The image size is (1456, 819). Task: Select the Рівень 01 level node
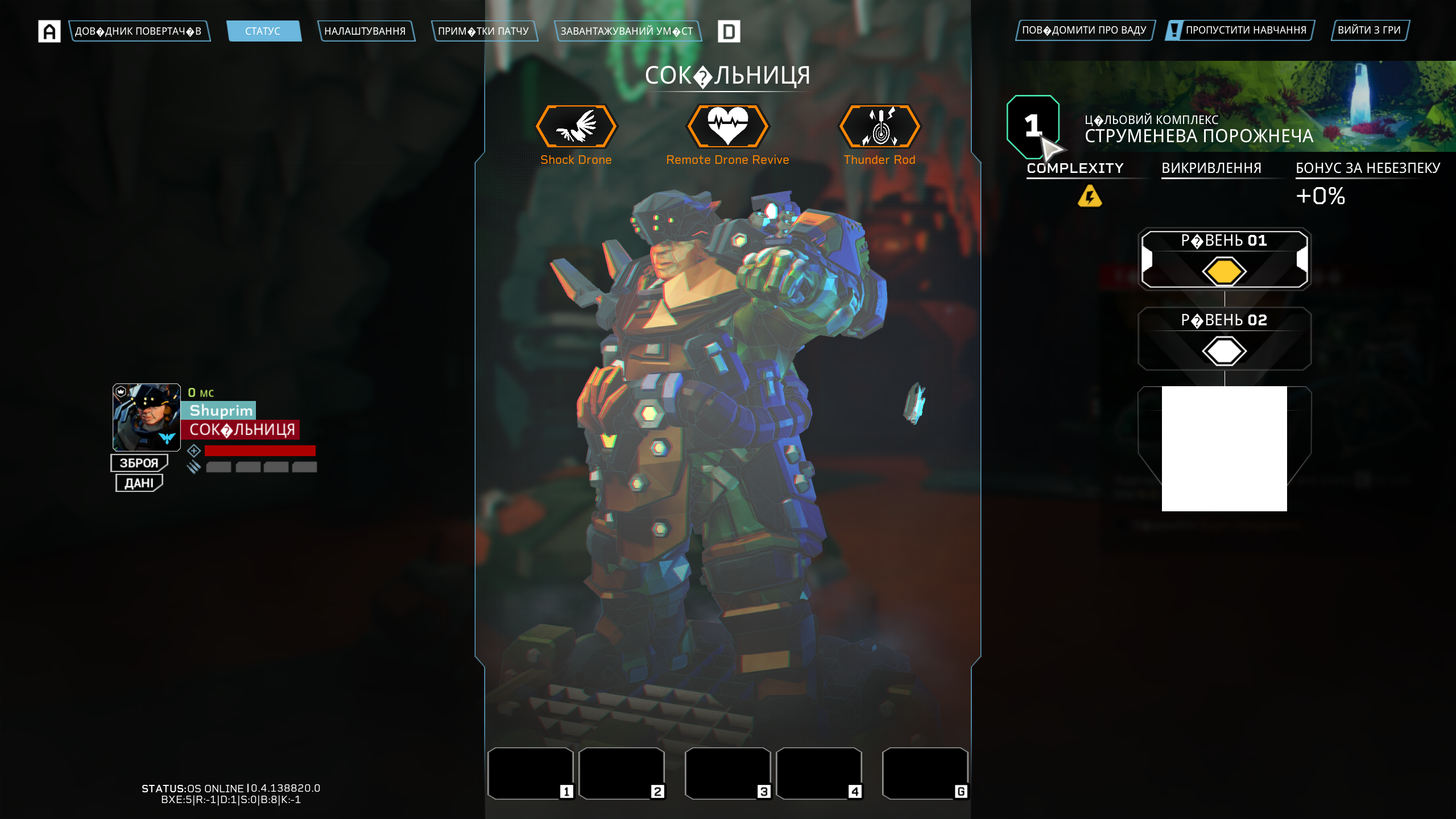click(1224, 259)
